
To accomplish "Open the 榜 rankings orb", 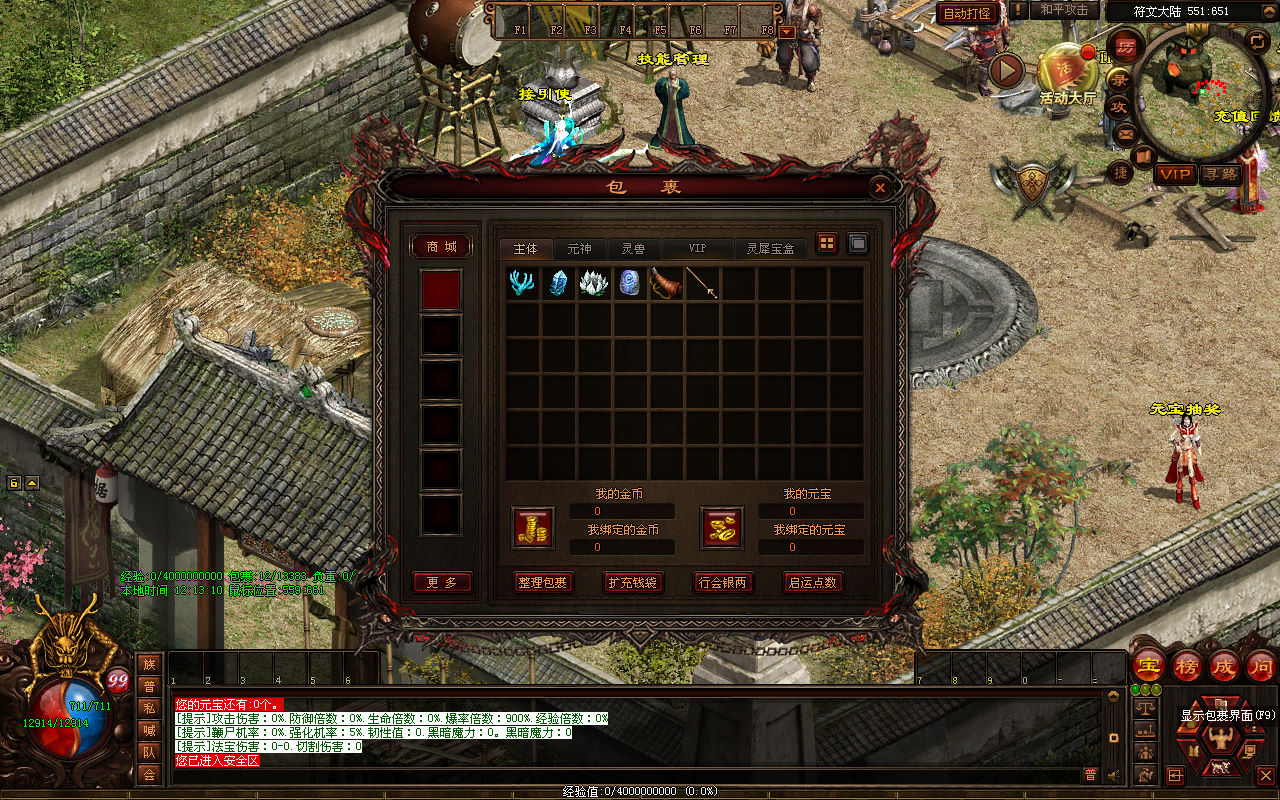I will pos(1187,666).
